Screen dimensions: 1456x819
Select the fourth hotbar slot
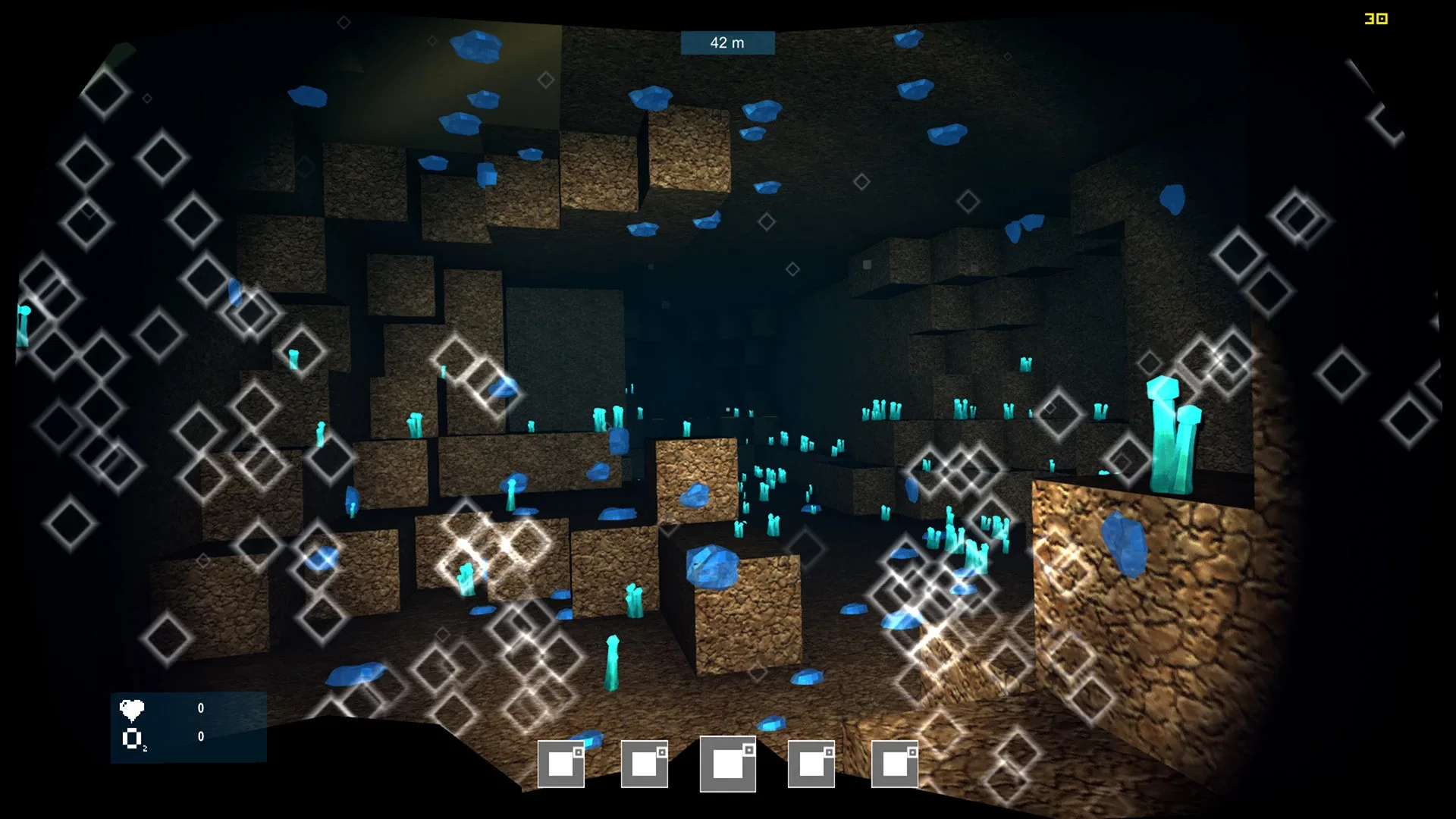coord(811,766)
